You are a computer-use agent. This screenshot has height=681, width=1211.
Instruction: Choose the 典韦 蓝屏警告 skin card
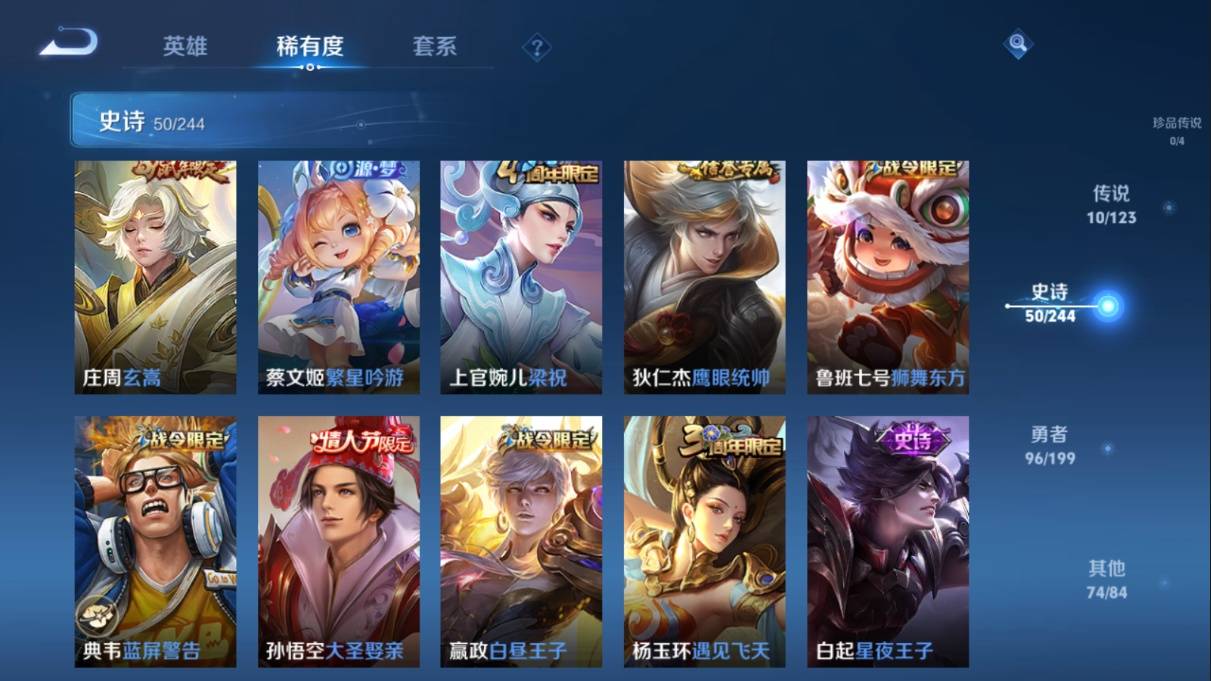(x=155, y=541)
